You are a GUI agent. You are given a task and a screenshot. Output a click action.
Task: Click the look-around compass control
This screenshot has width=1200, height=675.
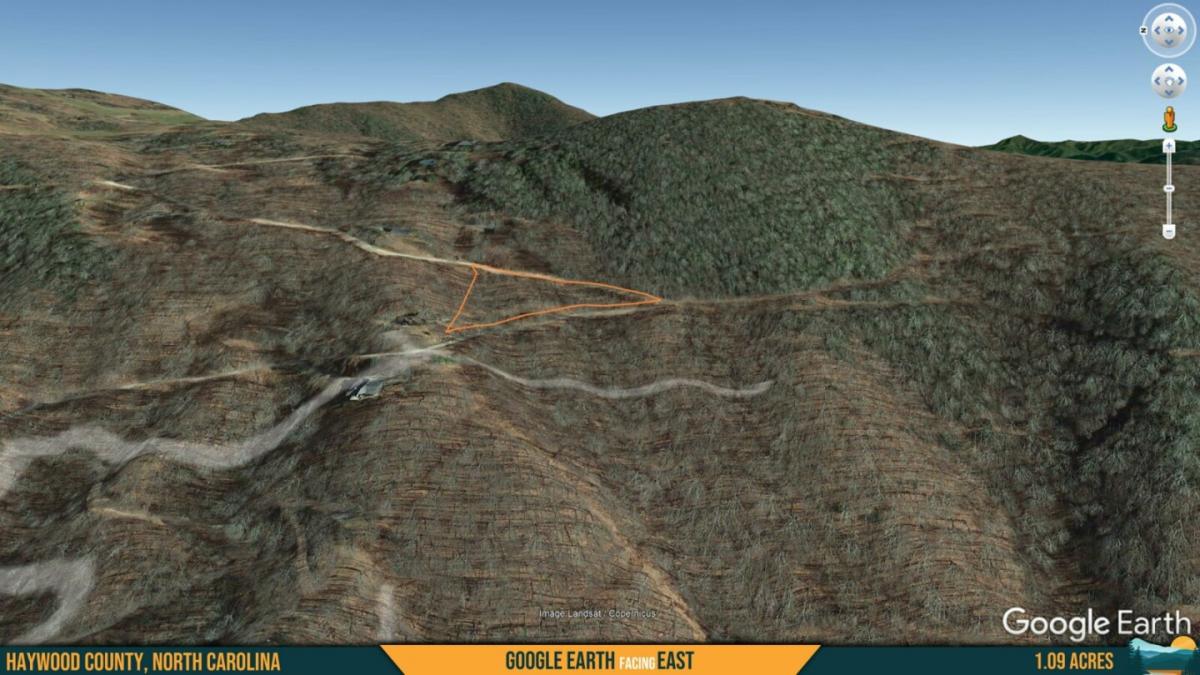[1169, 30]
